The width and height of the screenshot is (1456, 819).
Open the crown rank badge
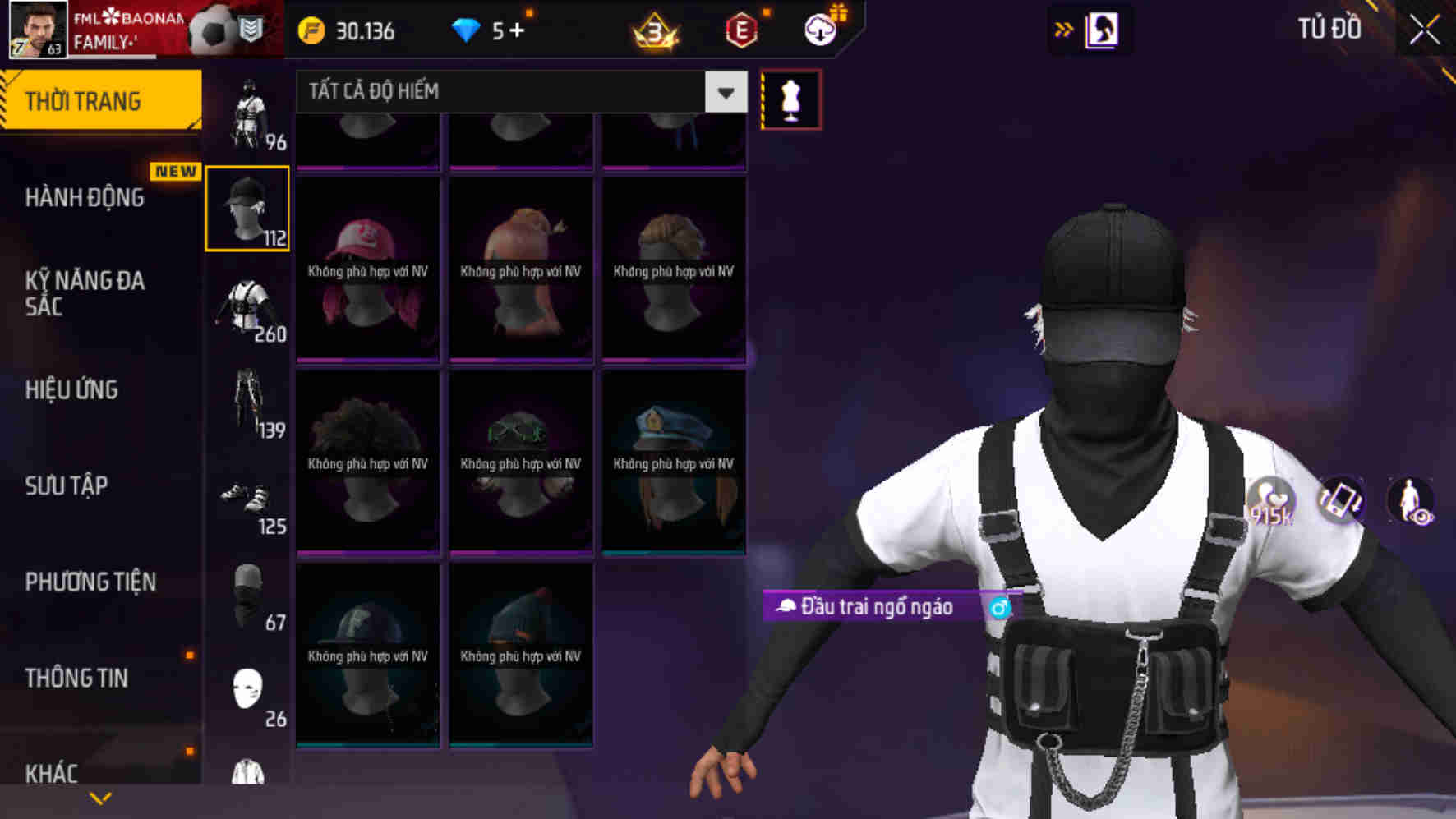point(653,31)
